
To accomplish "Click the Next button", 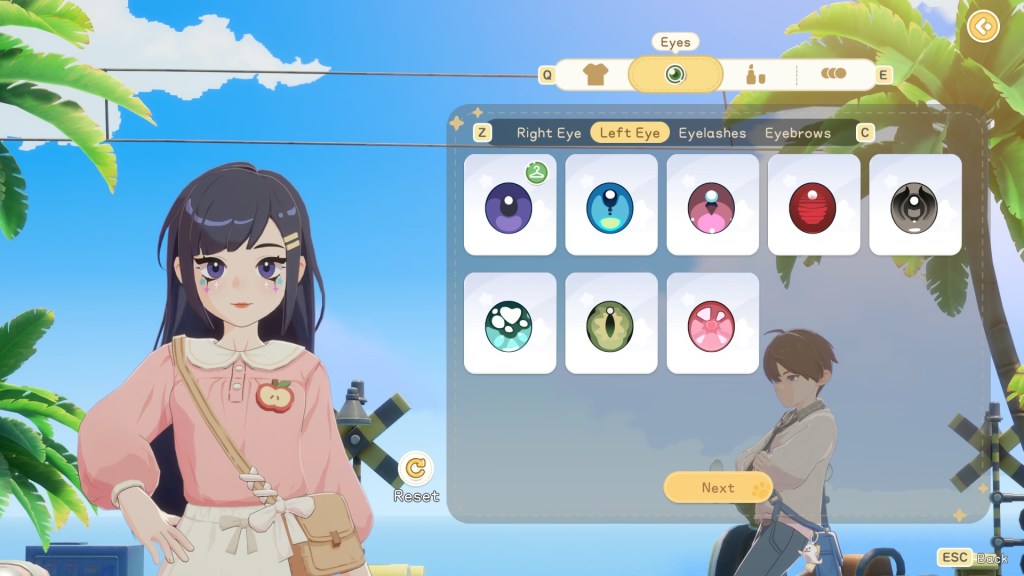I will click(x=718, y=487).
